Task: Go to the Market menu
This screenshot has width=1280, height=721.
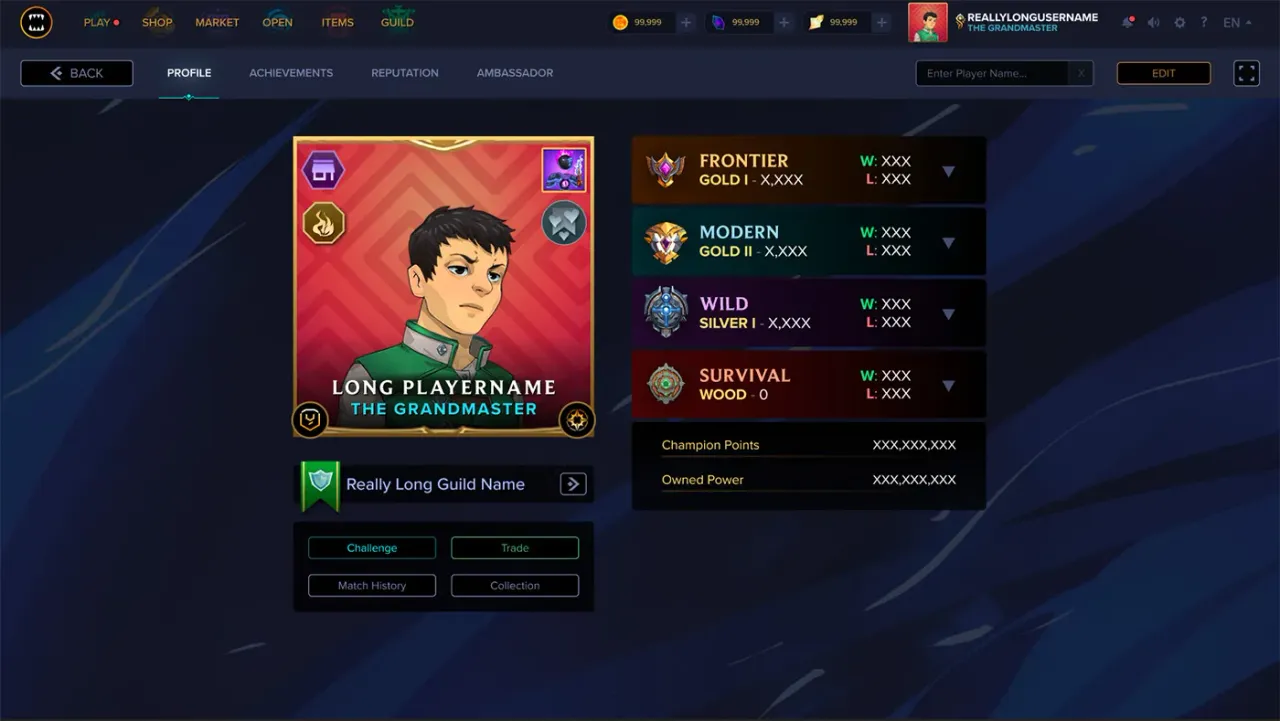Action: [x=217, y=22]
